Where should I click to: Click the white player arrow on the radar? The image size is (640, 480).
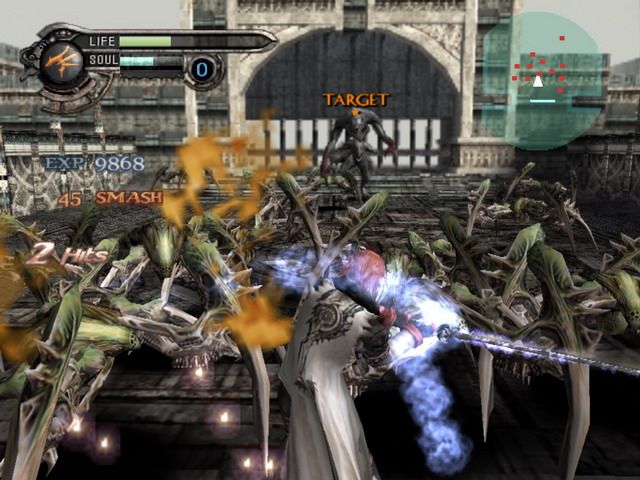point(538,81)
